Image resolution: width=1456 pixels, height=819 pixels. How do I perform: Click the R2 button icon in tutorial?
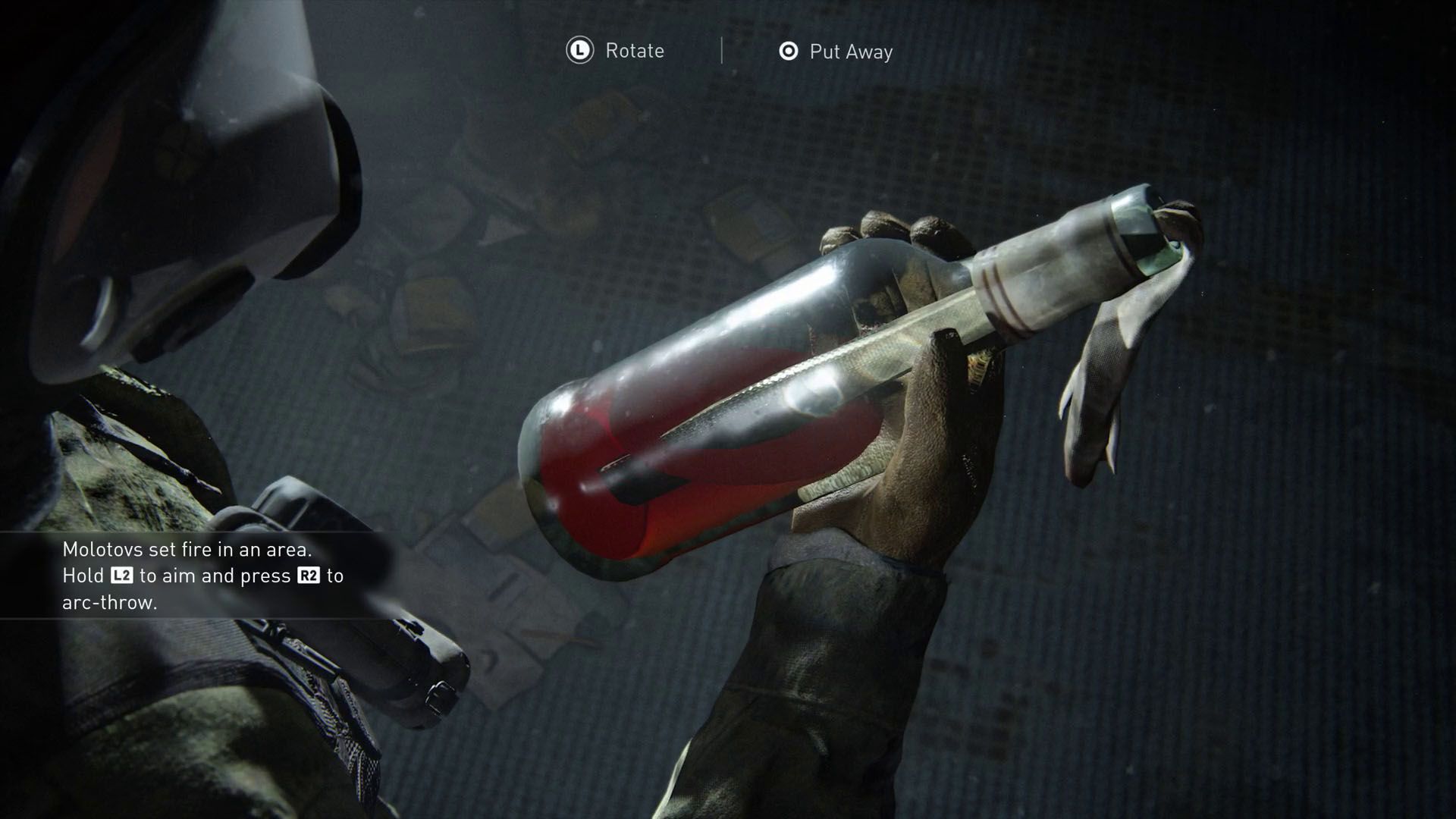click(307, 576)
